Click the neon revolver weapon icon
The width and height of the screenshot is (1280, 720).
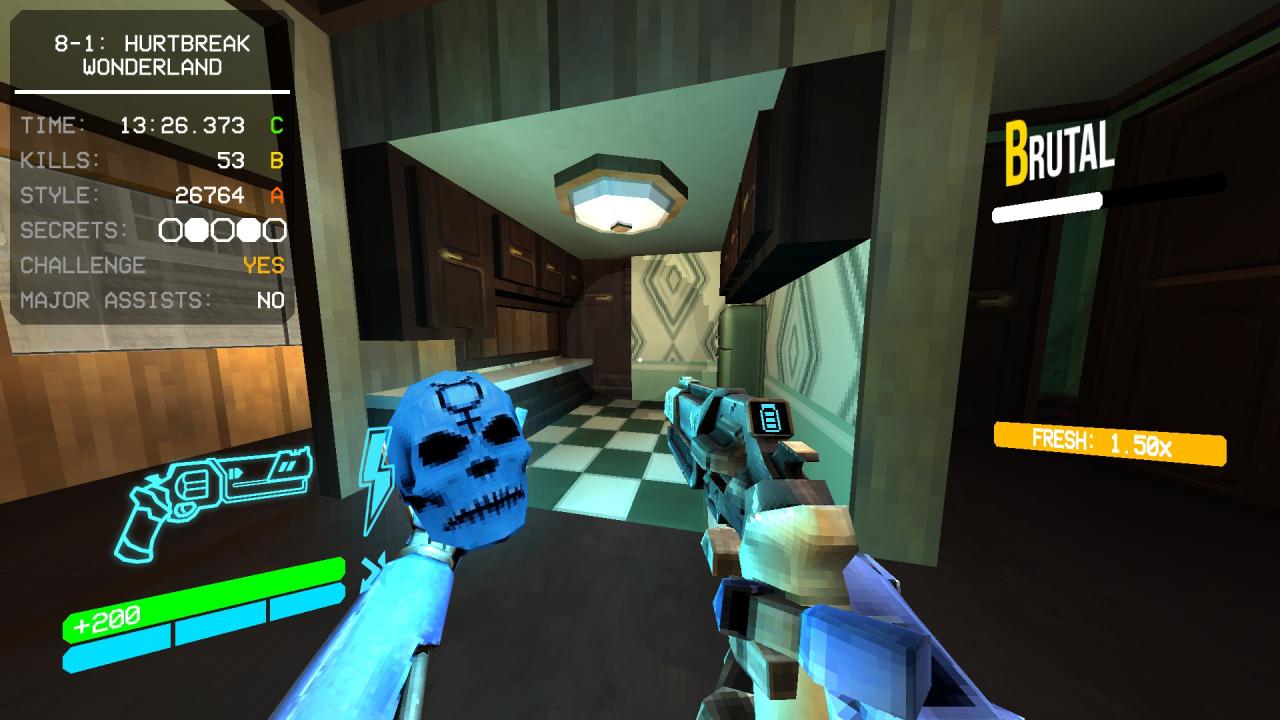[215, 497]
